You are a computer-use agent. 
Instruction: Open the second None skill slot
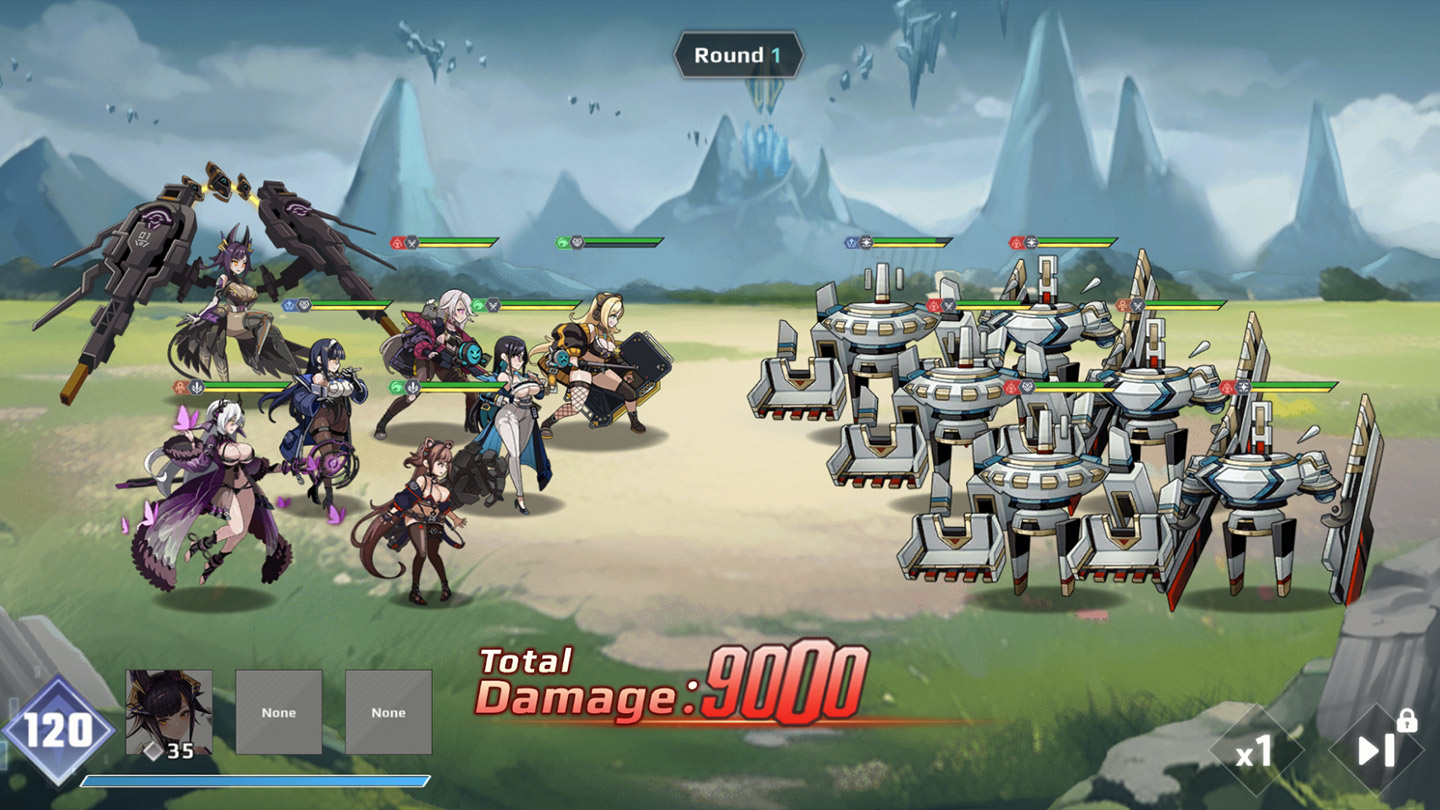[x=388, y=712]
